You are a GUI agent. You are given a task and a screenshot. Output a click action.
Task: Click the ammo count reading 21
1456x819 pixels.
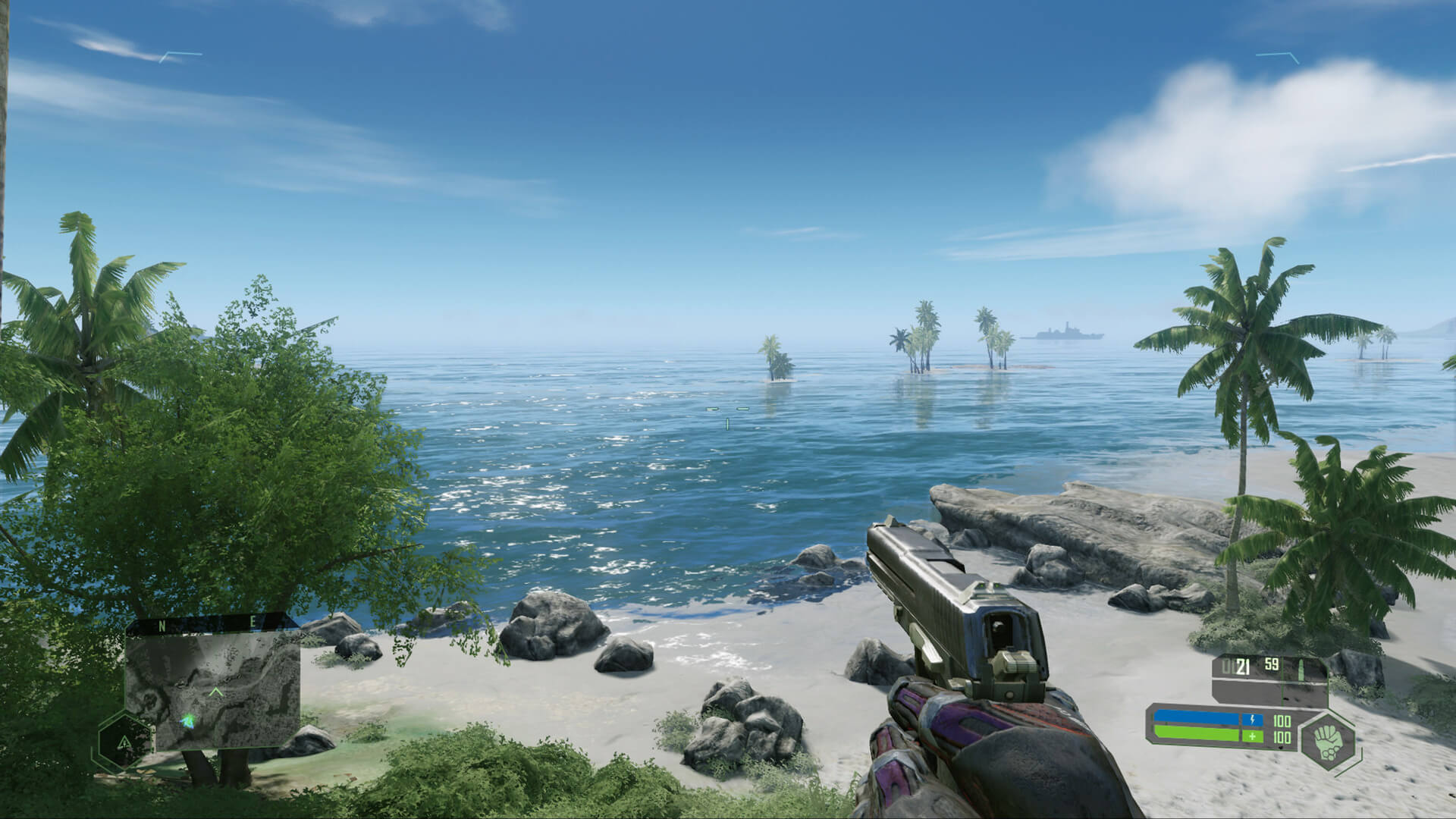1244,665
